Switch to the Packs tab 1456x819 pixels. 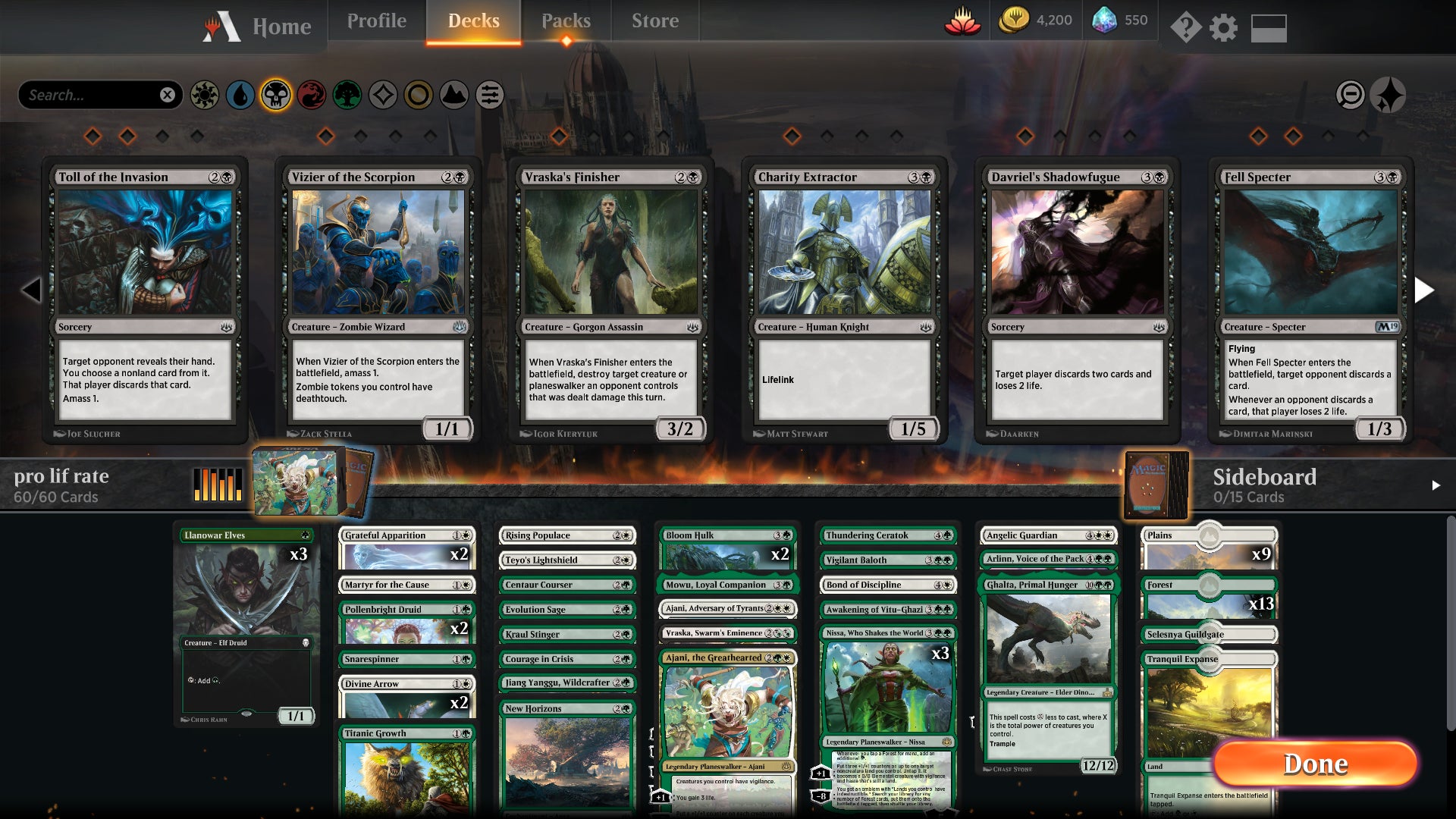tap(566, 20)
